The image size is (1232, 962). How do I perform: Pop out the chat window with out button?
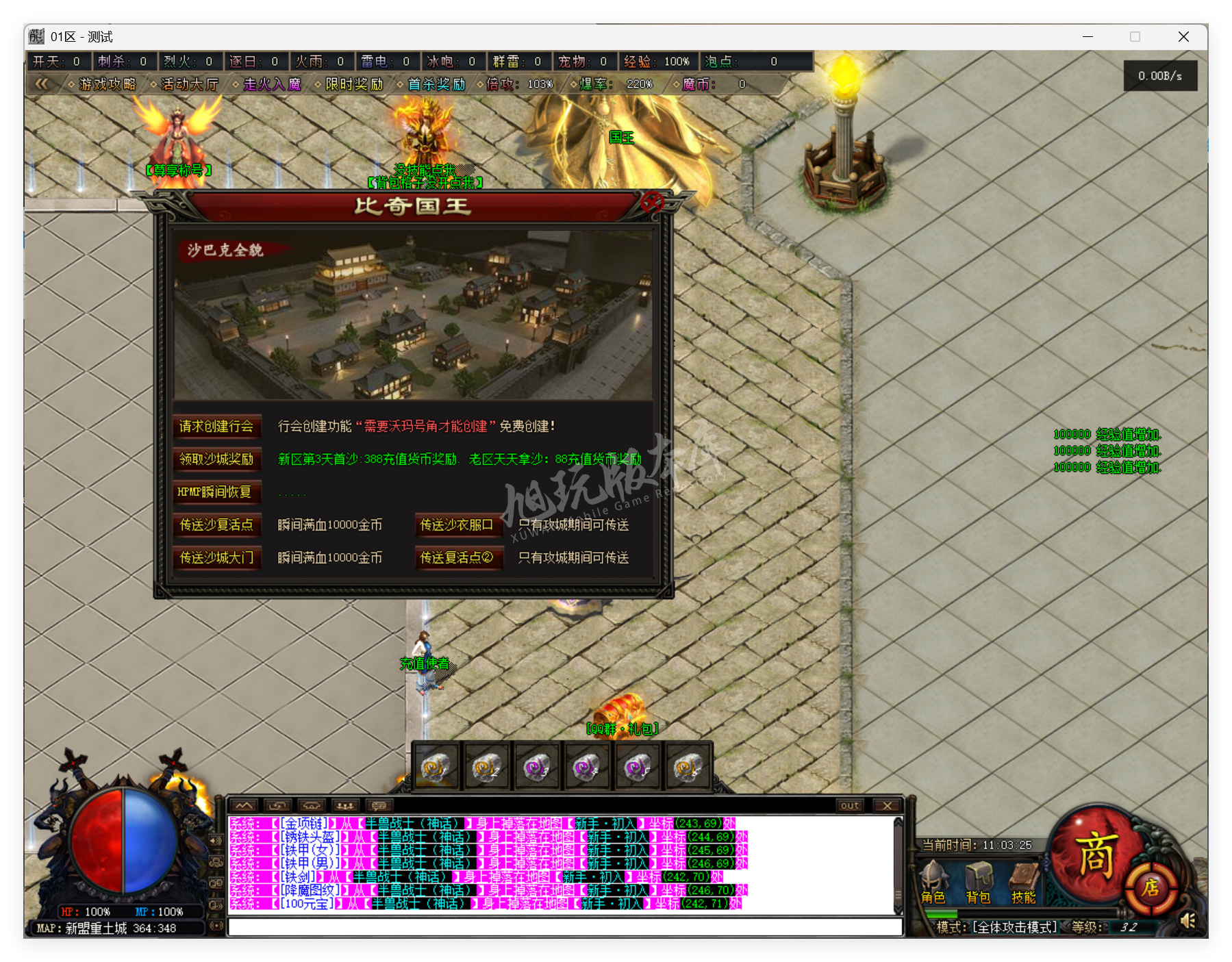[849, 805]
